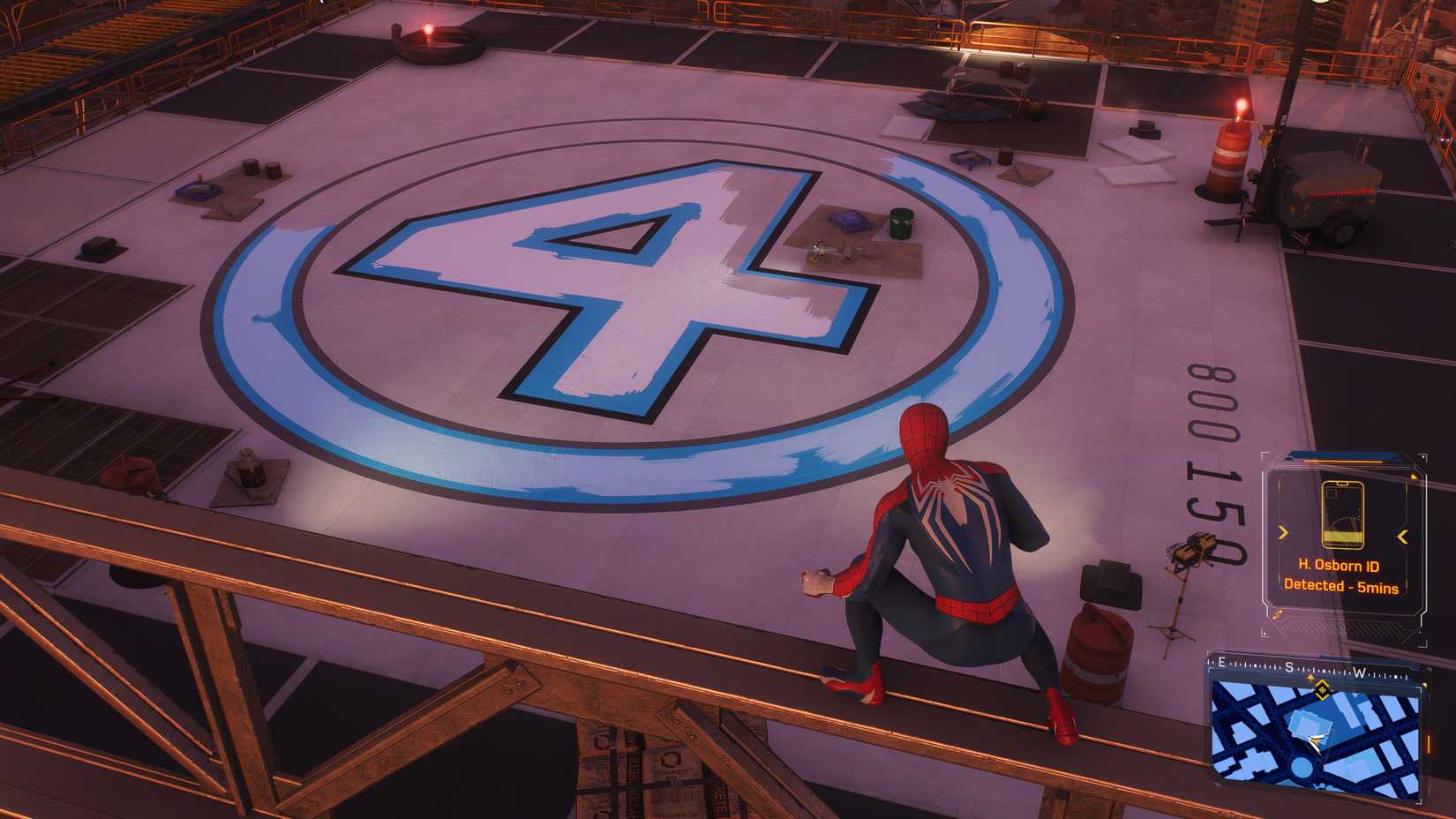Expand the right-facing chevron beside the phone icon
1456x819 pixels.
tap(1282, 531)
